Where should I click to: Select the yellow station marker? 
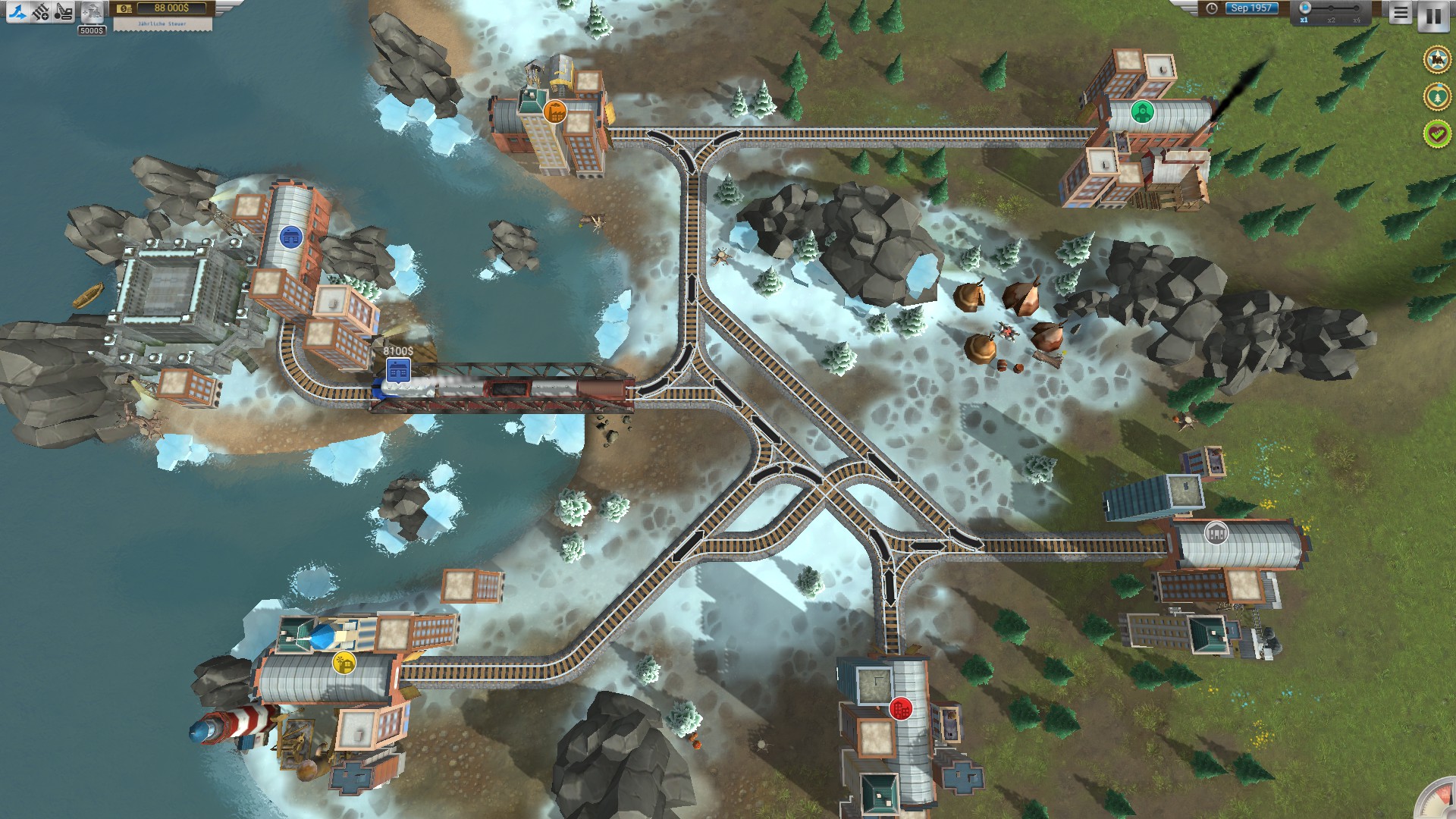point(344,663)
